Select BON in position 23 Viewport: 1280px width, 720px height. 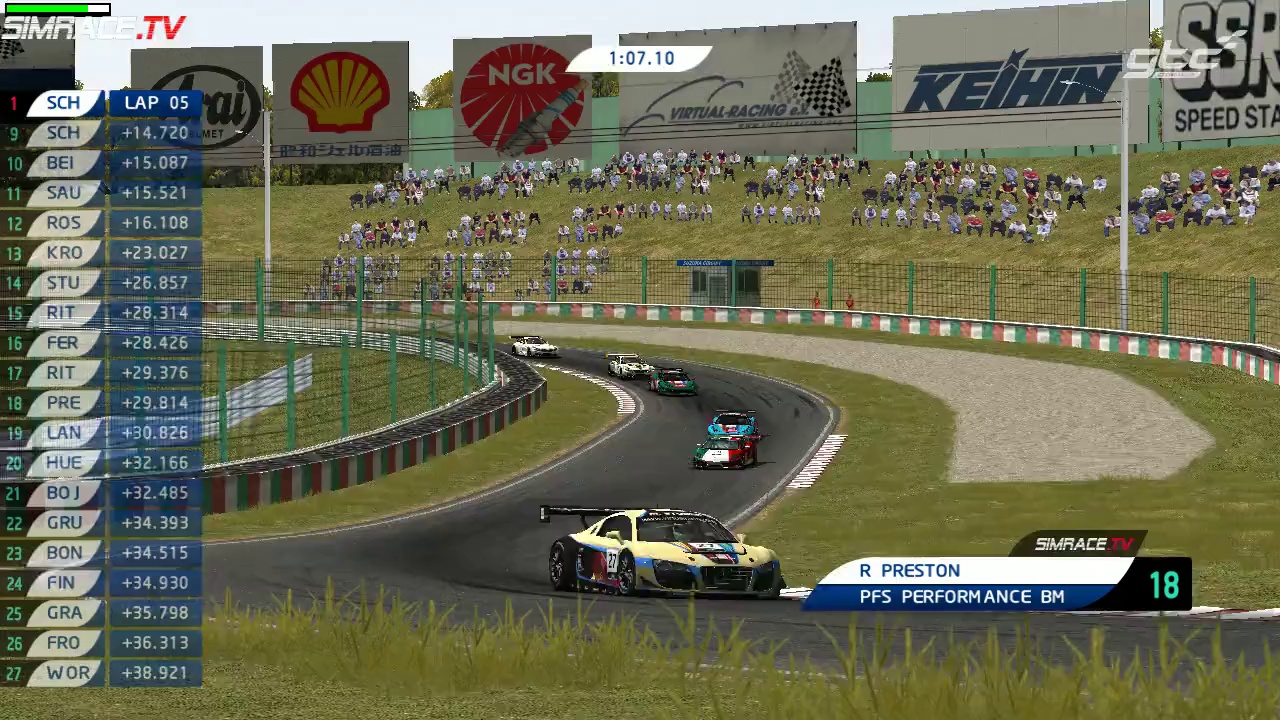click(x=64, y=553)
